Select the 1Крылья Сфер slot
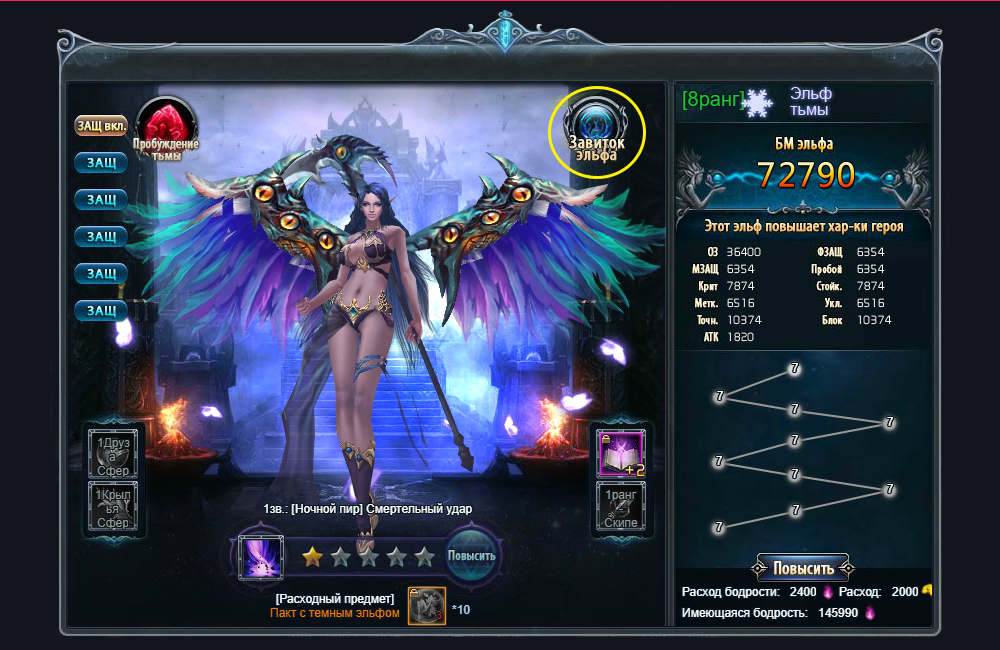 (111, 508)
